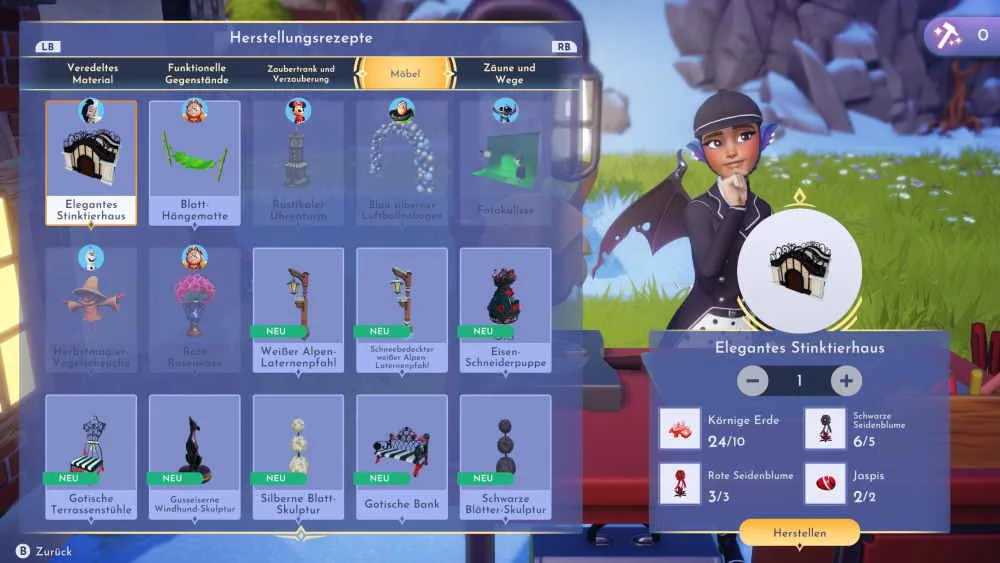Craft the item with Herstellen button
Image resolution: width=1000 pixels, height=563 pixels.
tap(799, 533)
